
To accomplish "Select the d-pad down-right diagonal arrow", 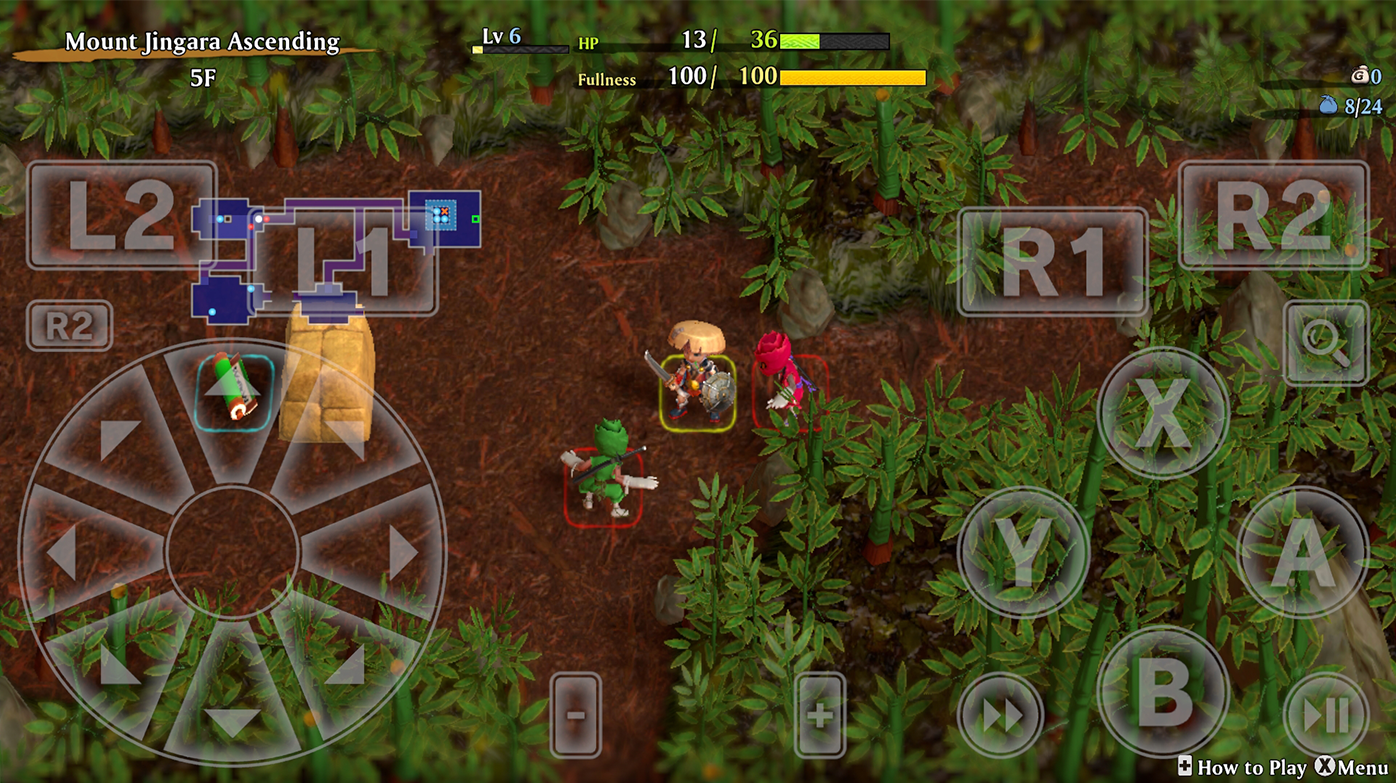I will (347, 668).
